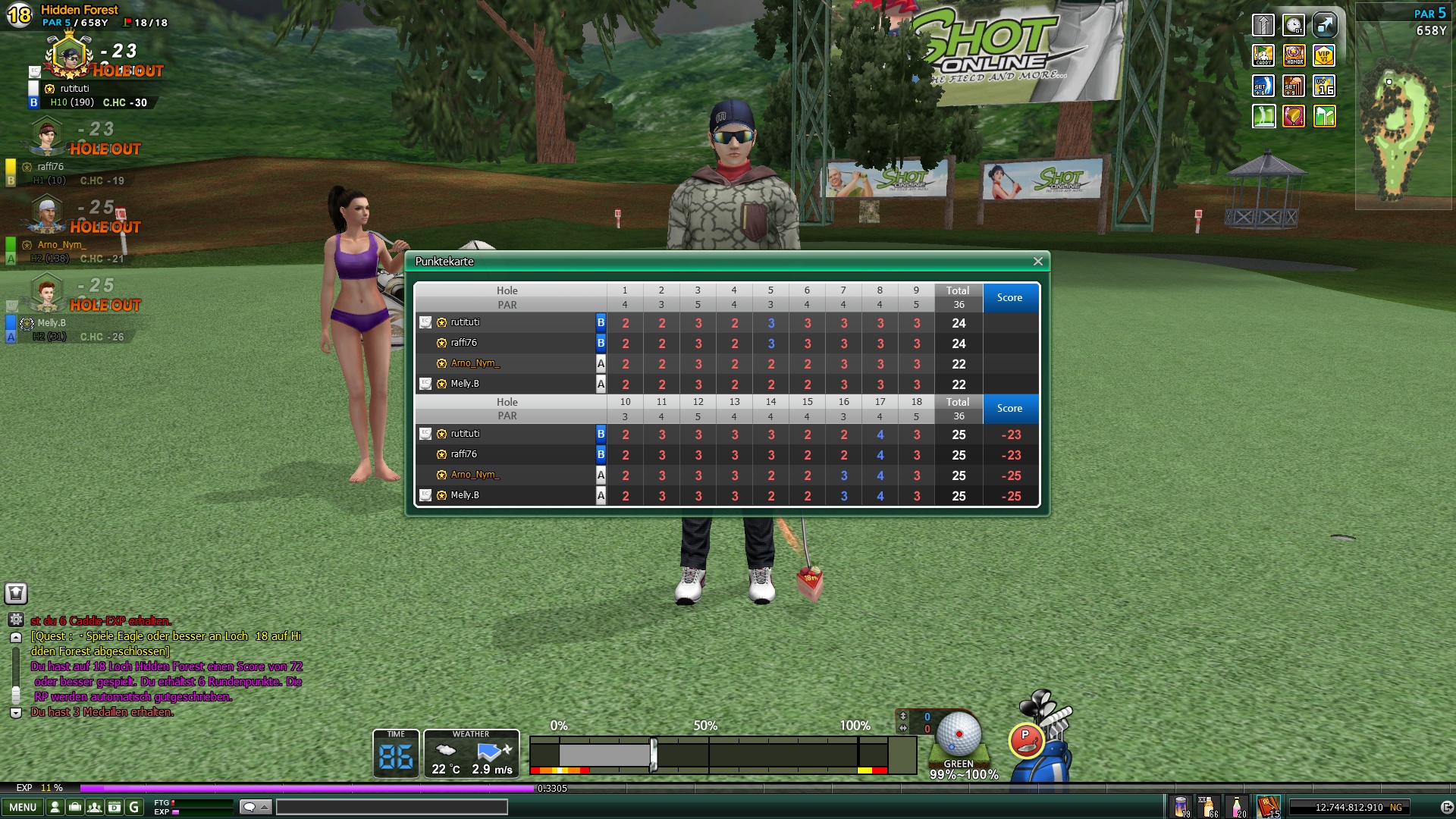Image resolution: width=1456 pixels, height=819 pixels.
Task: Use the blue energy can item
Action: [x=1181, y=807]
